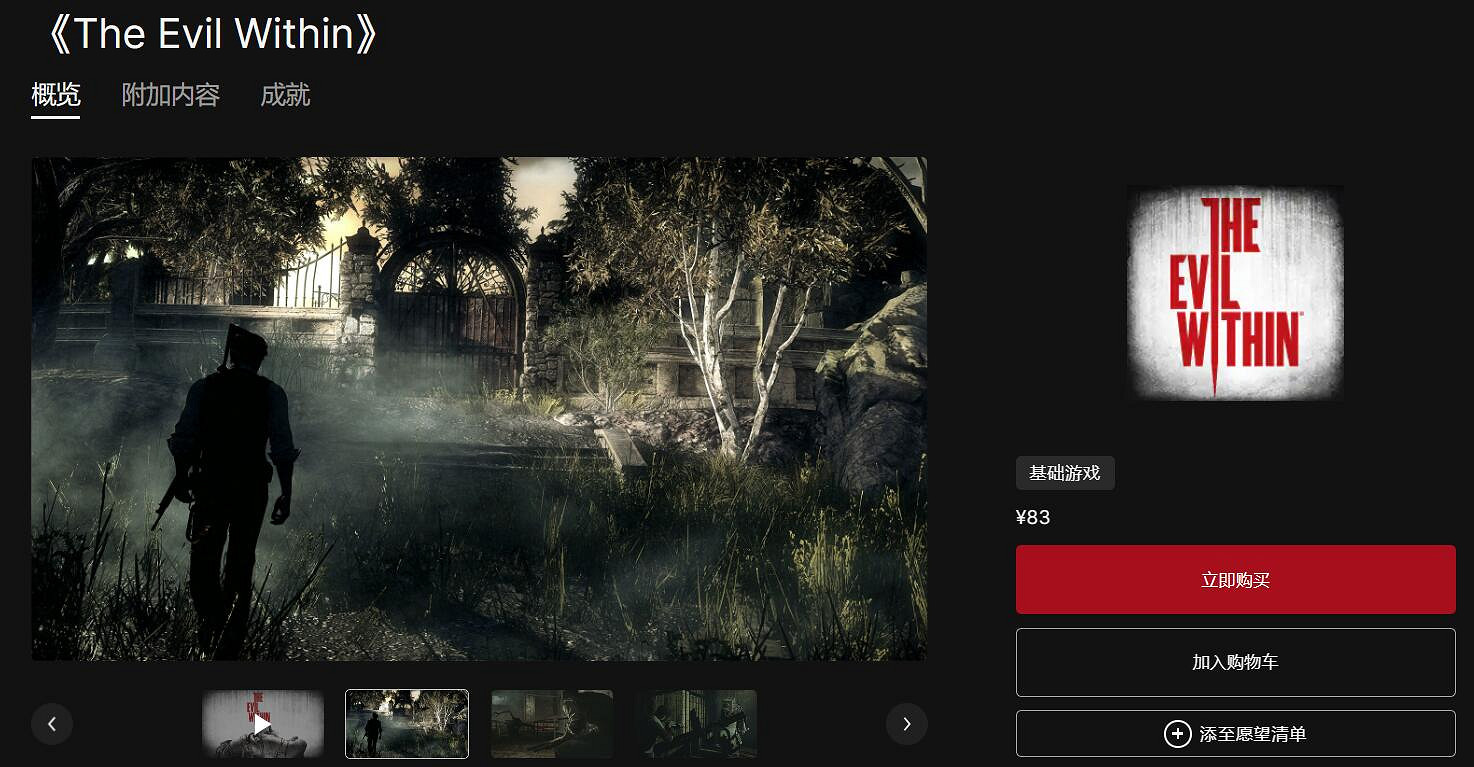Switch to the 概览 tab
Viewport: 1474px width, 767px height.
55,95
